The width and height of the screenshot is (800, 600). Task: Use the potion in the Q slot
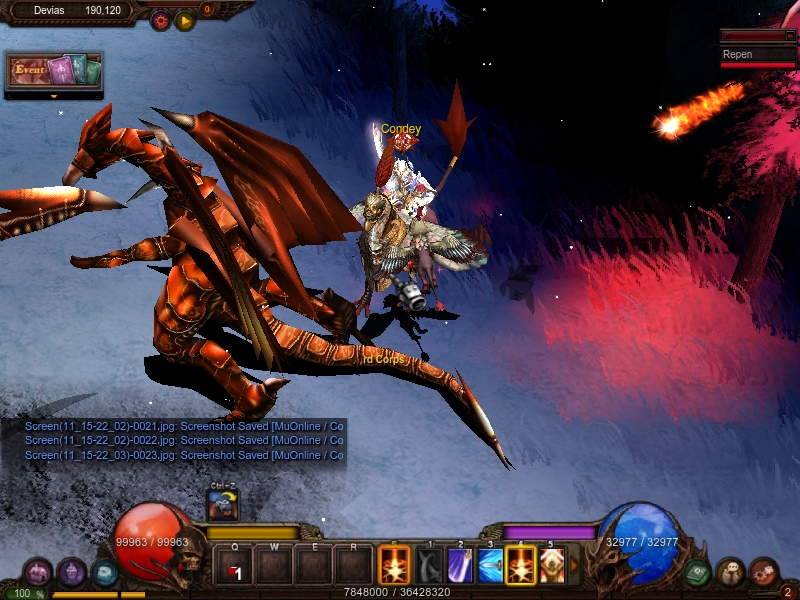point(235,566)
